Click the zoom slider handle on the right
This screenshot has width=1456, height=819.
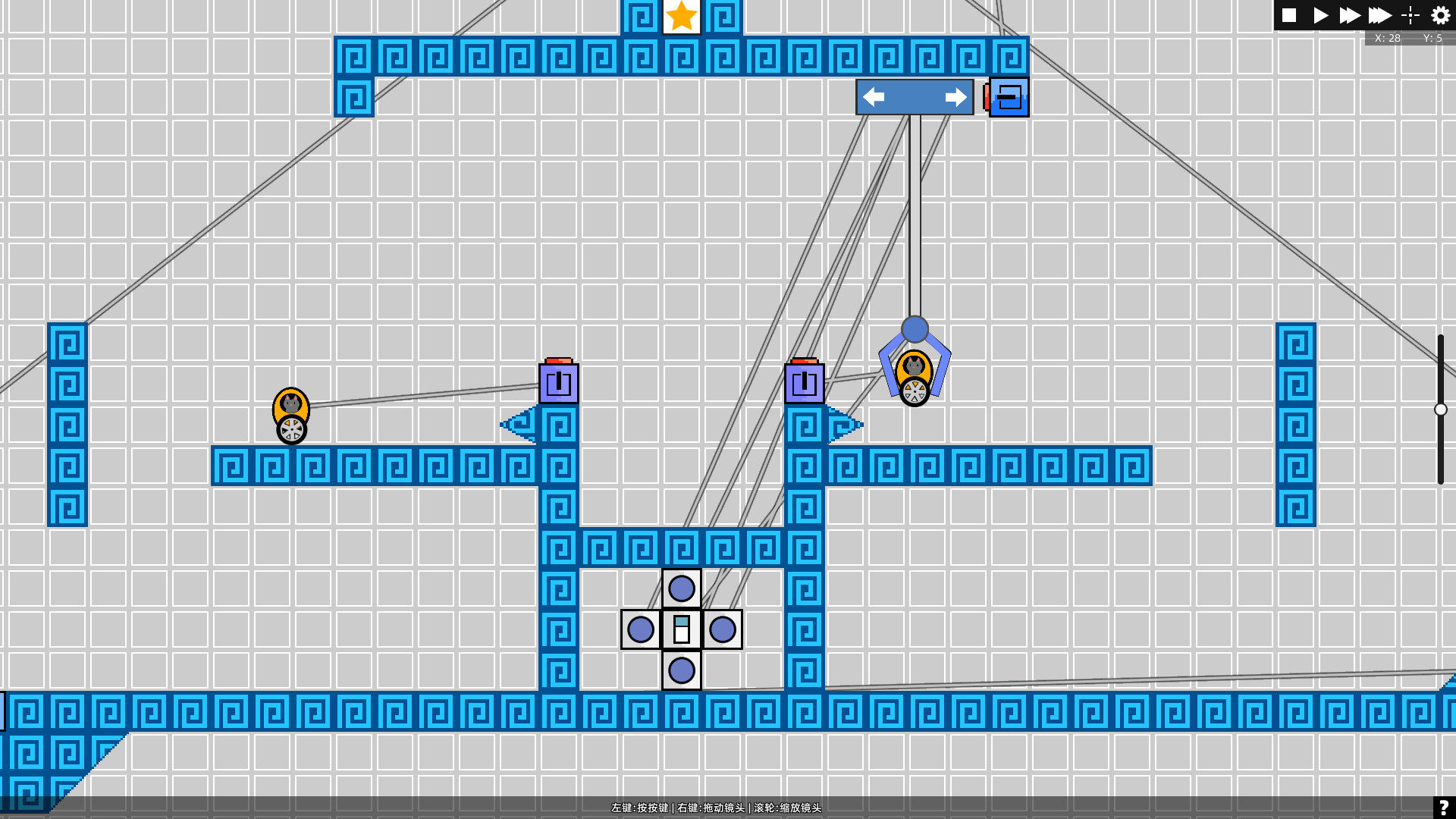1440,409
